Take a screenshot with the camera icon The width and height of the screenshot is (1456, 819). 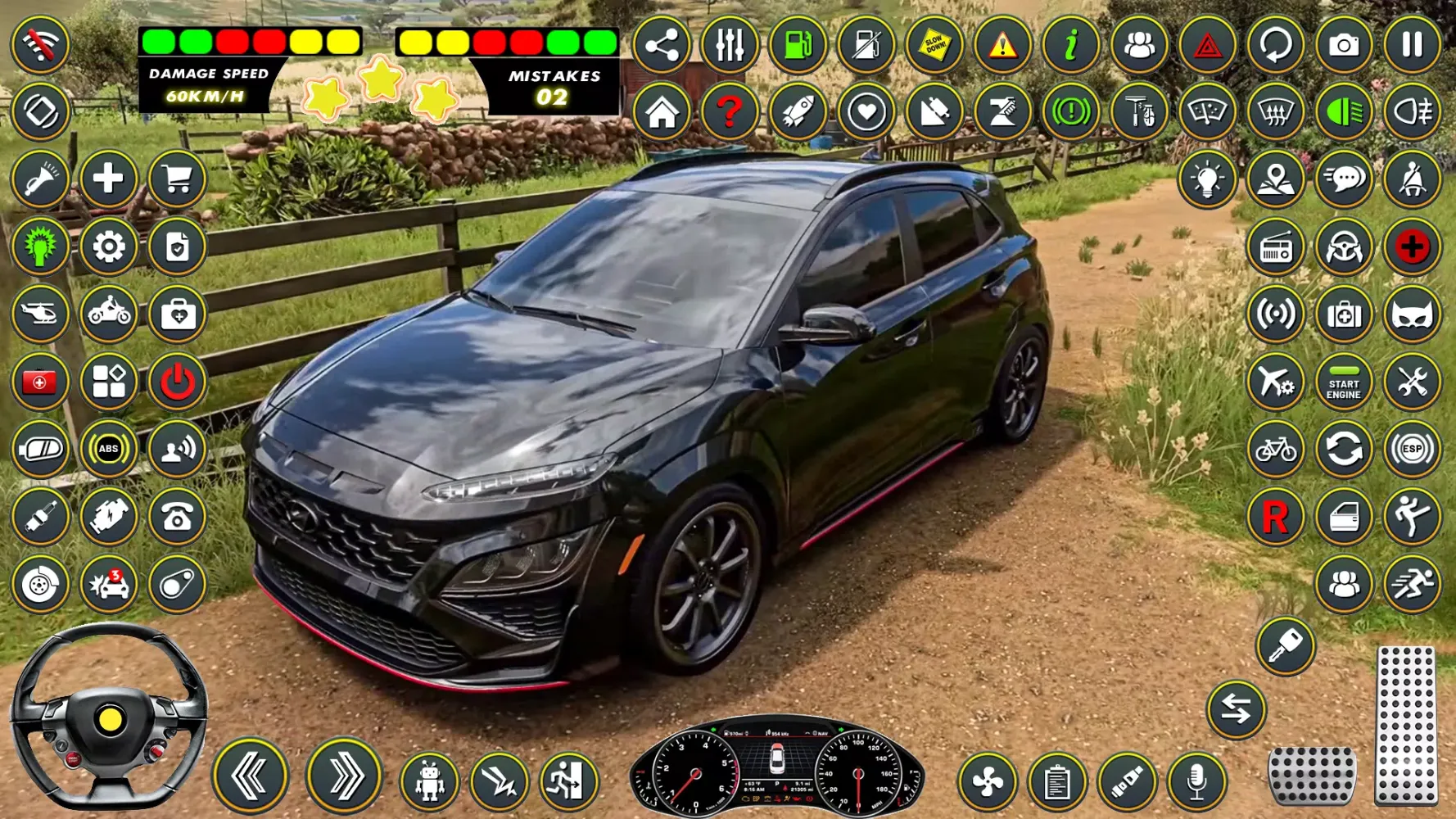click(1344, 45)
